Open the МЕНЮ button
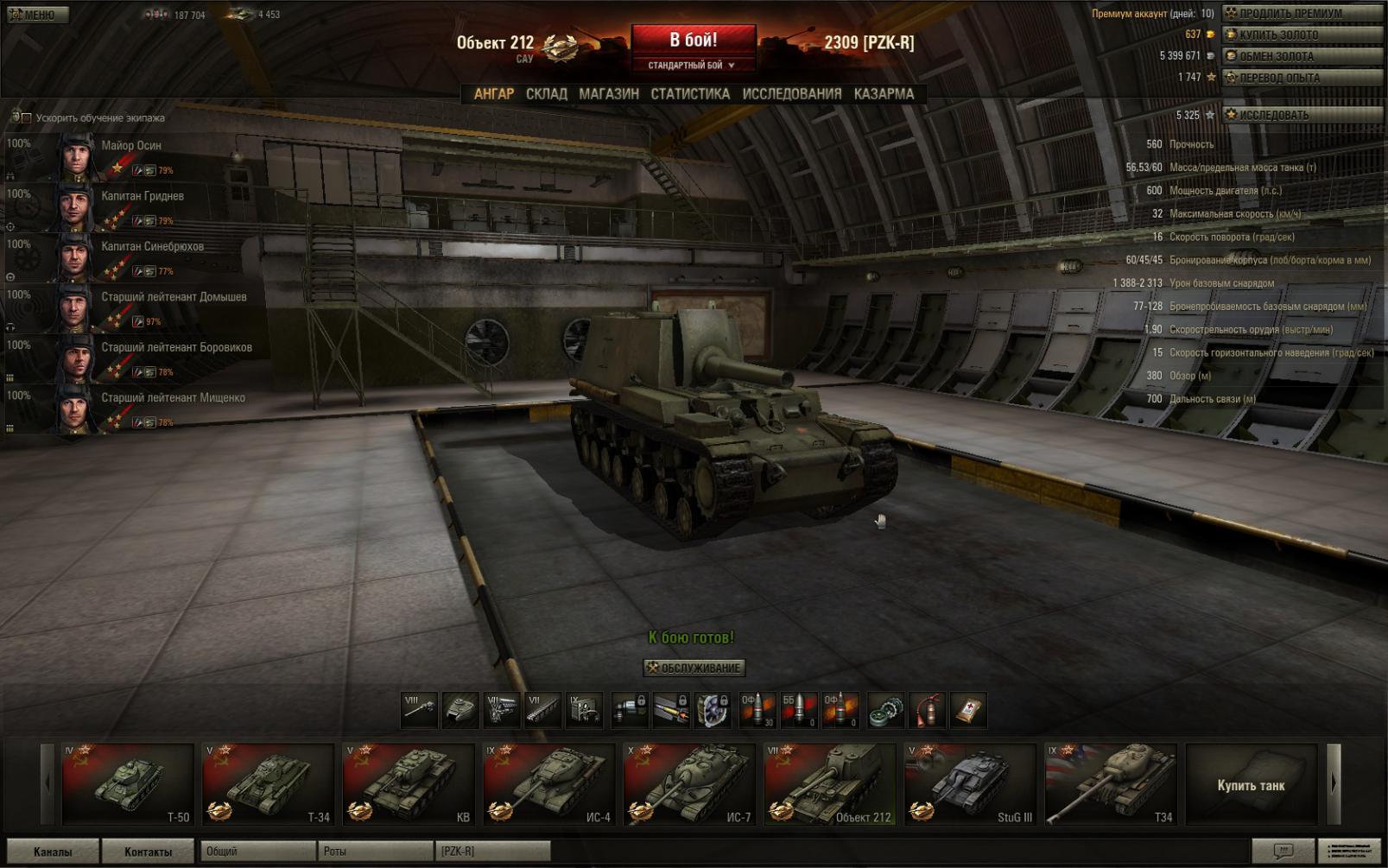 point(35,15)
